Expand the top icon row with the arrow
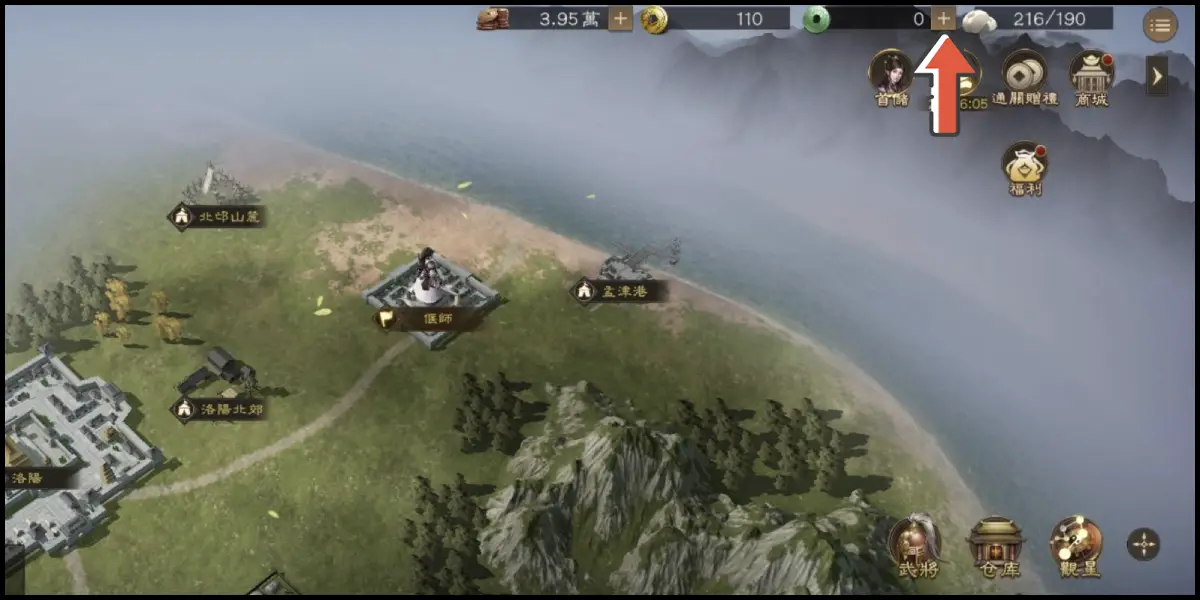Viewport: 1200px width, 600px height. click(1157, 75)
